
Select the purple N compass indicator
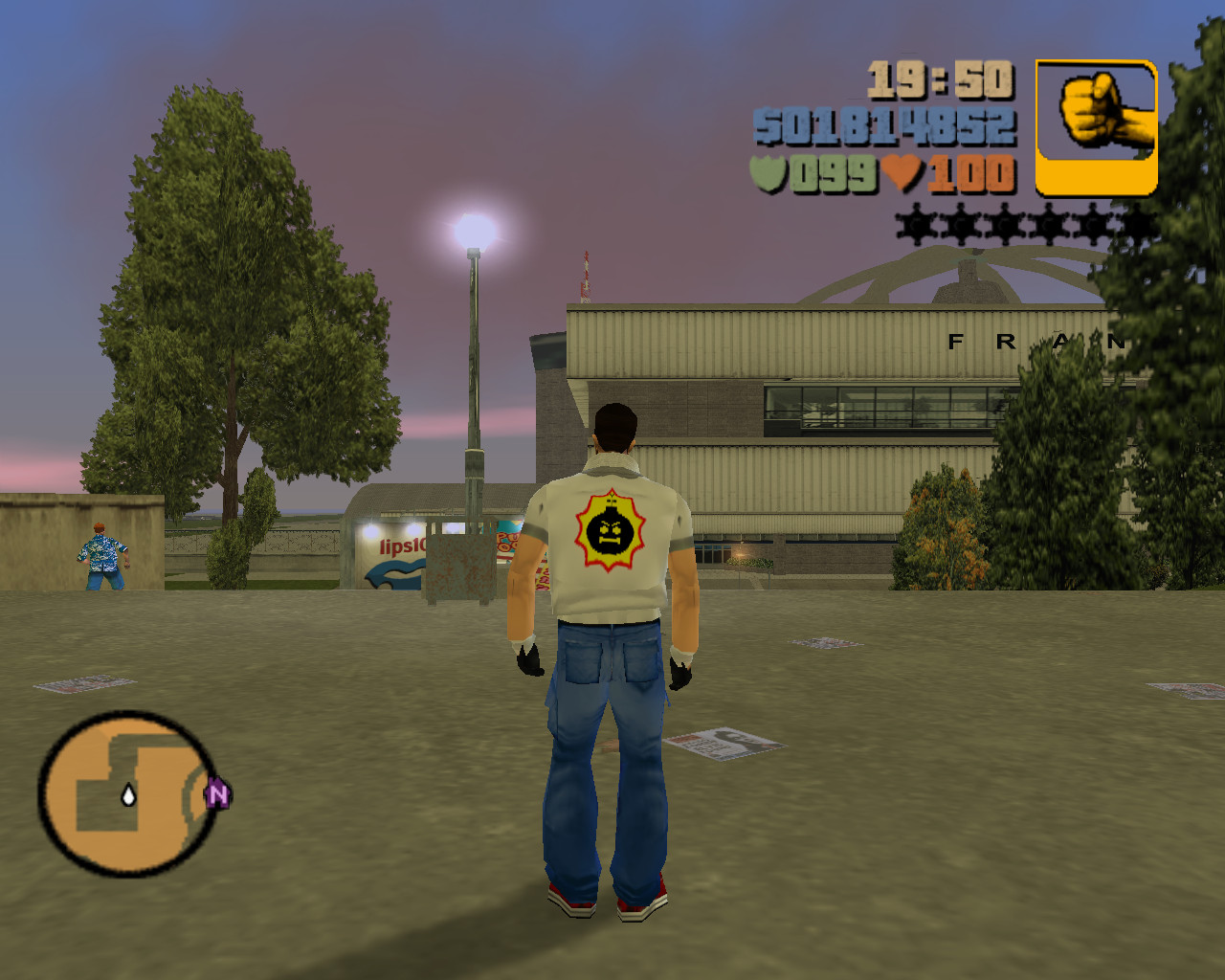218,793
